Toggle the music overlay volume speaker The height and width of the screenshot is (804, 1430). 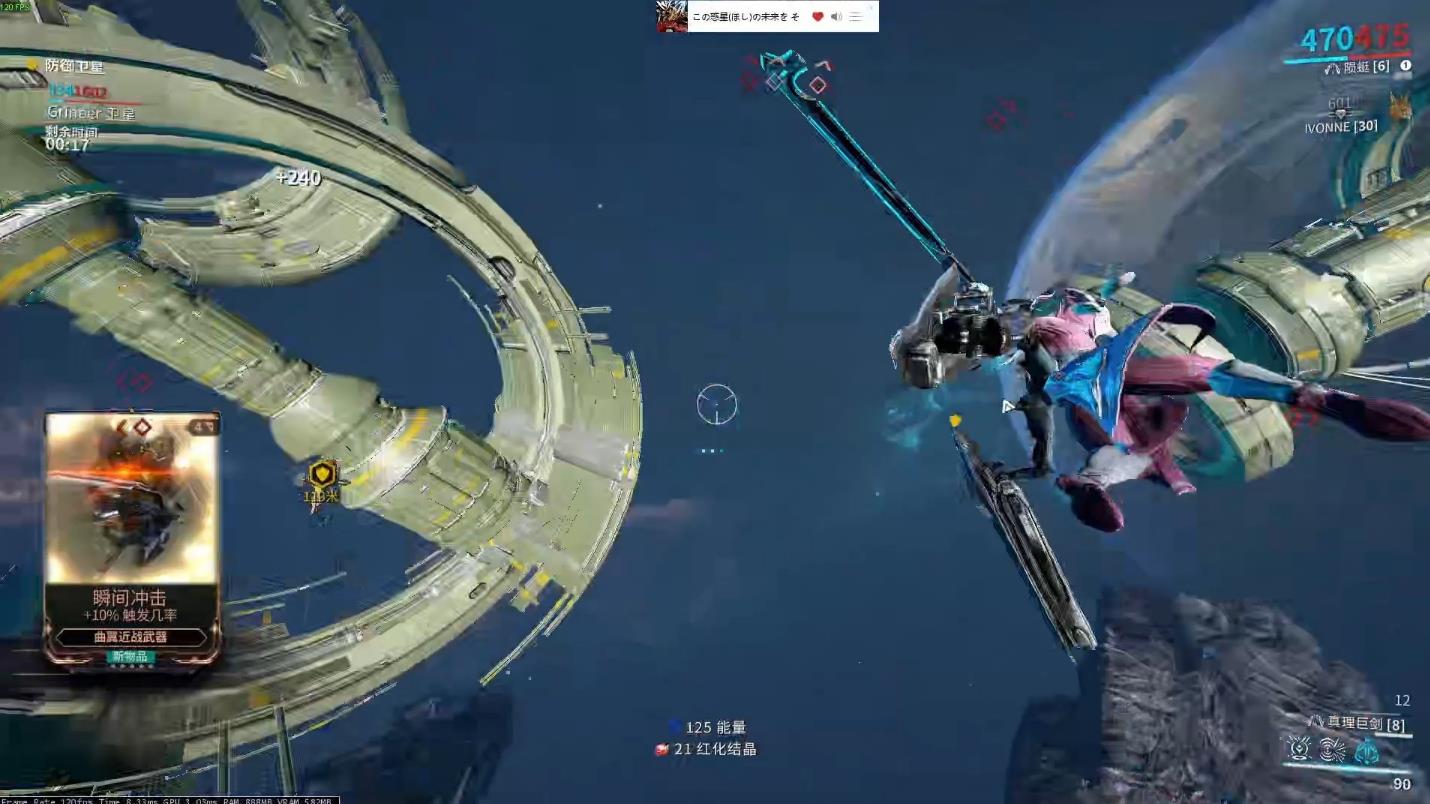tap(836, 17)
